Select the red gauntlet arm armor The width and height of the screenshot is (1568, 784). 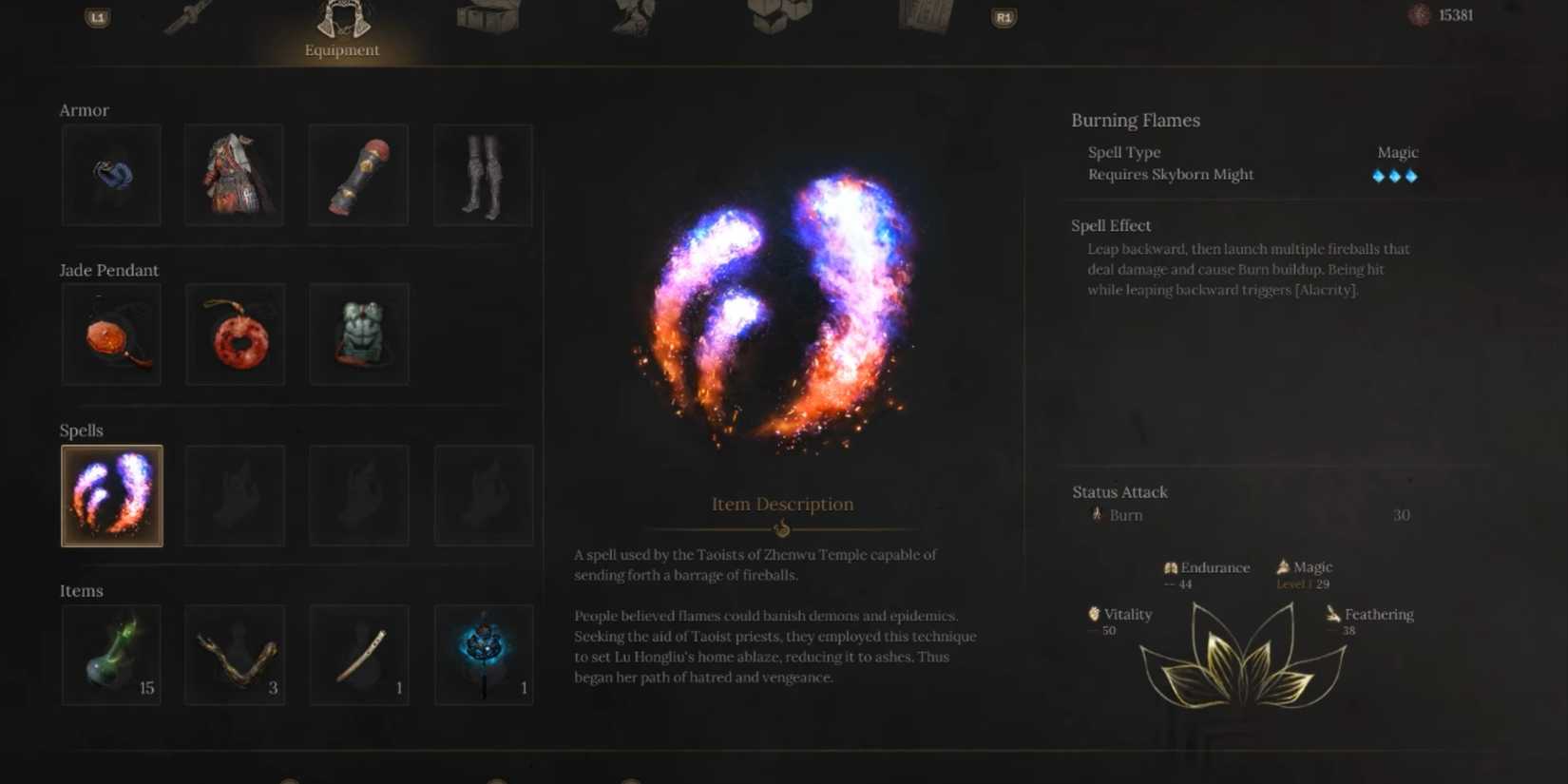[x=357, y=175]
